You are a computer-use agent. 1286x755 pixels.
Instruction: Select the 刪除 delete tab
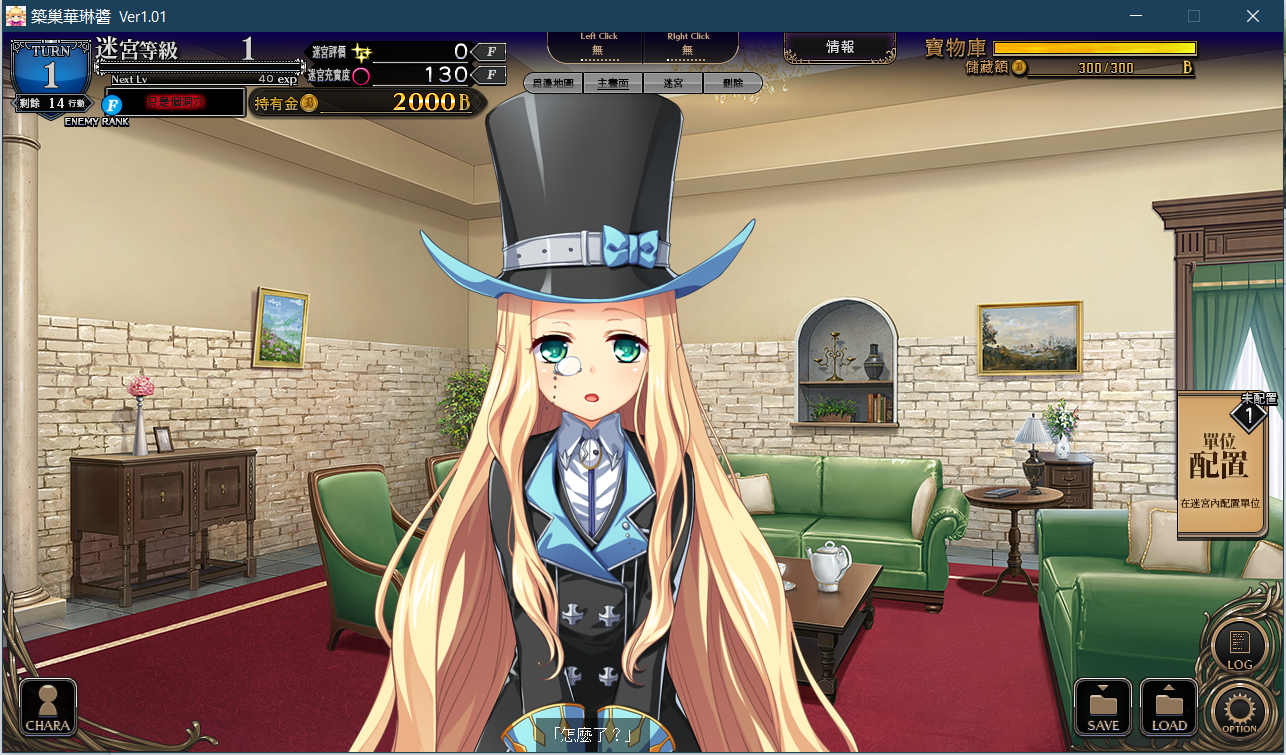(732, 84)
